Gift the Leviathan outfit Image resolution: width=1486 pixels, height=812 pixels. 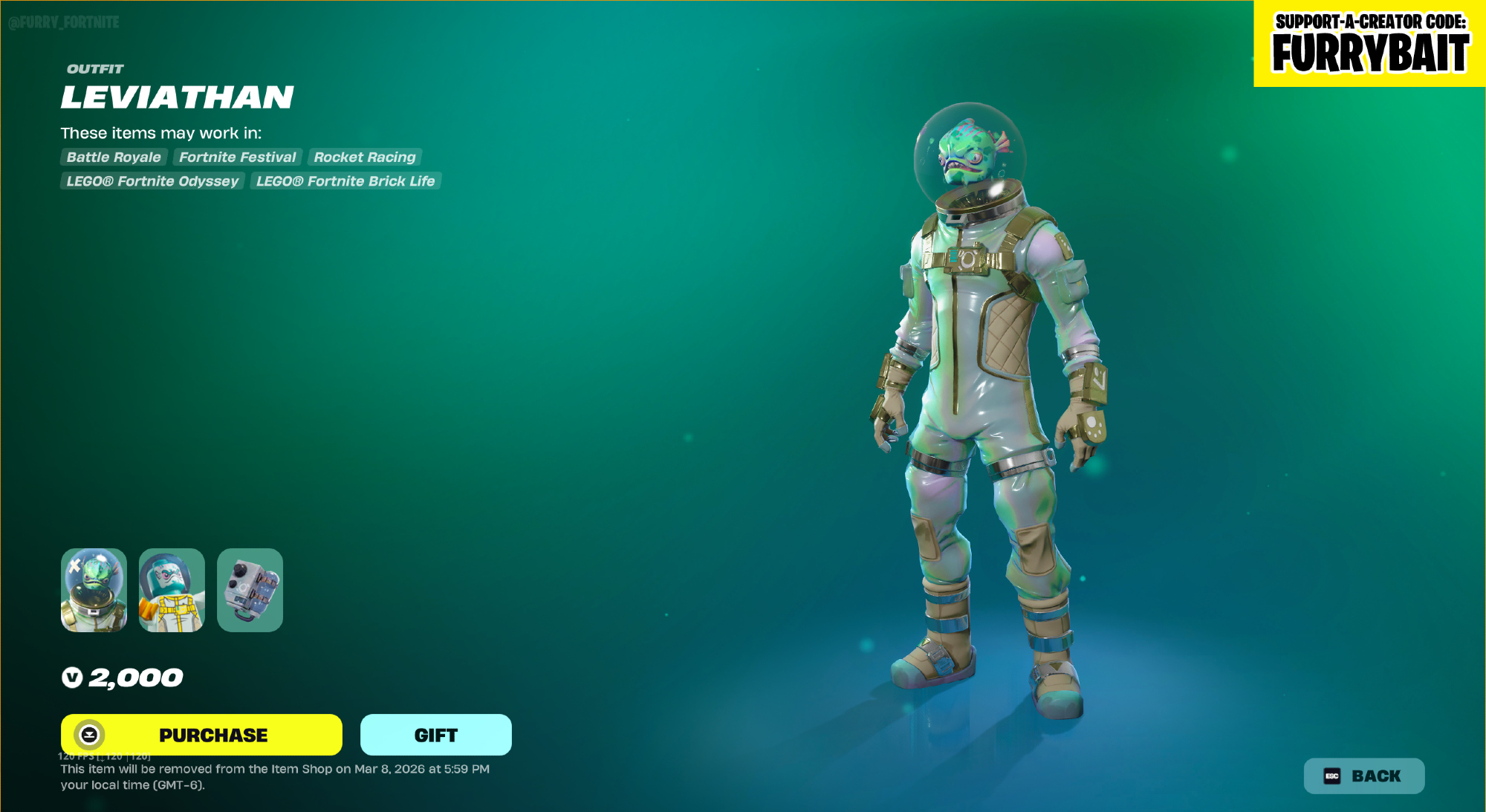tap(435, 735)
